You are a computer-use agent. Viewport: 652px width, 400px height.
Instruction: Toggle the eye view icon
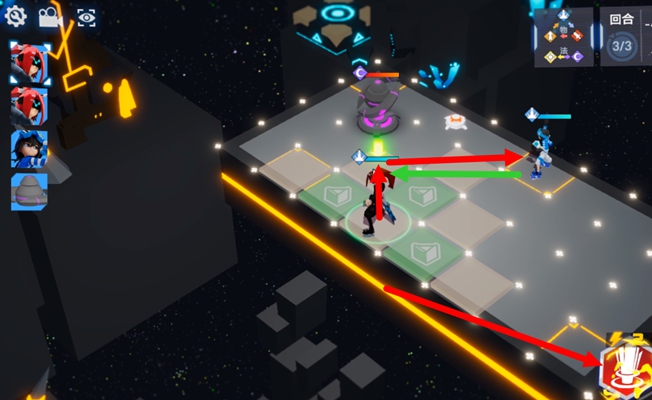point(86,17)
